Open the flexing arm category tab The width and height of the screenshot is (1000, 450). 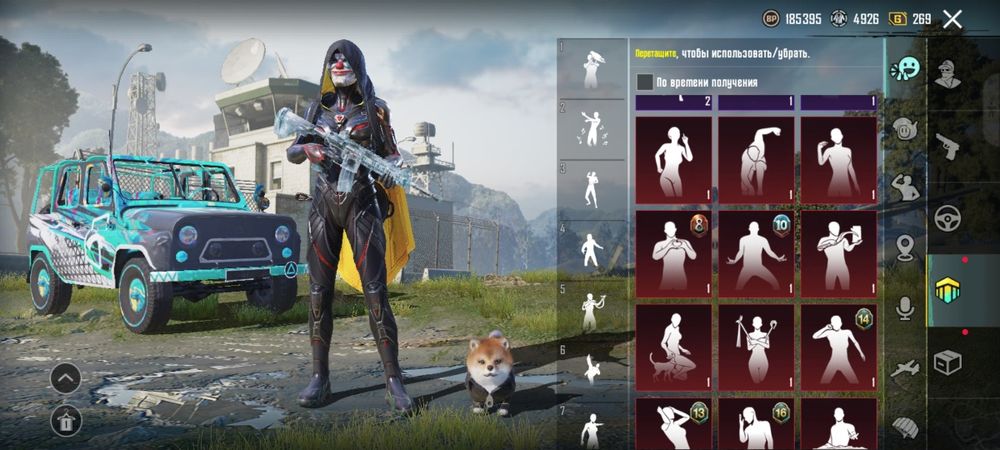pos(906,188)
